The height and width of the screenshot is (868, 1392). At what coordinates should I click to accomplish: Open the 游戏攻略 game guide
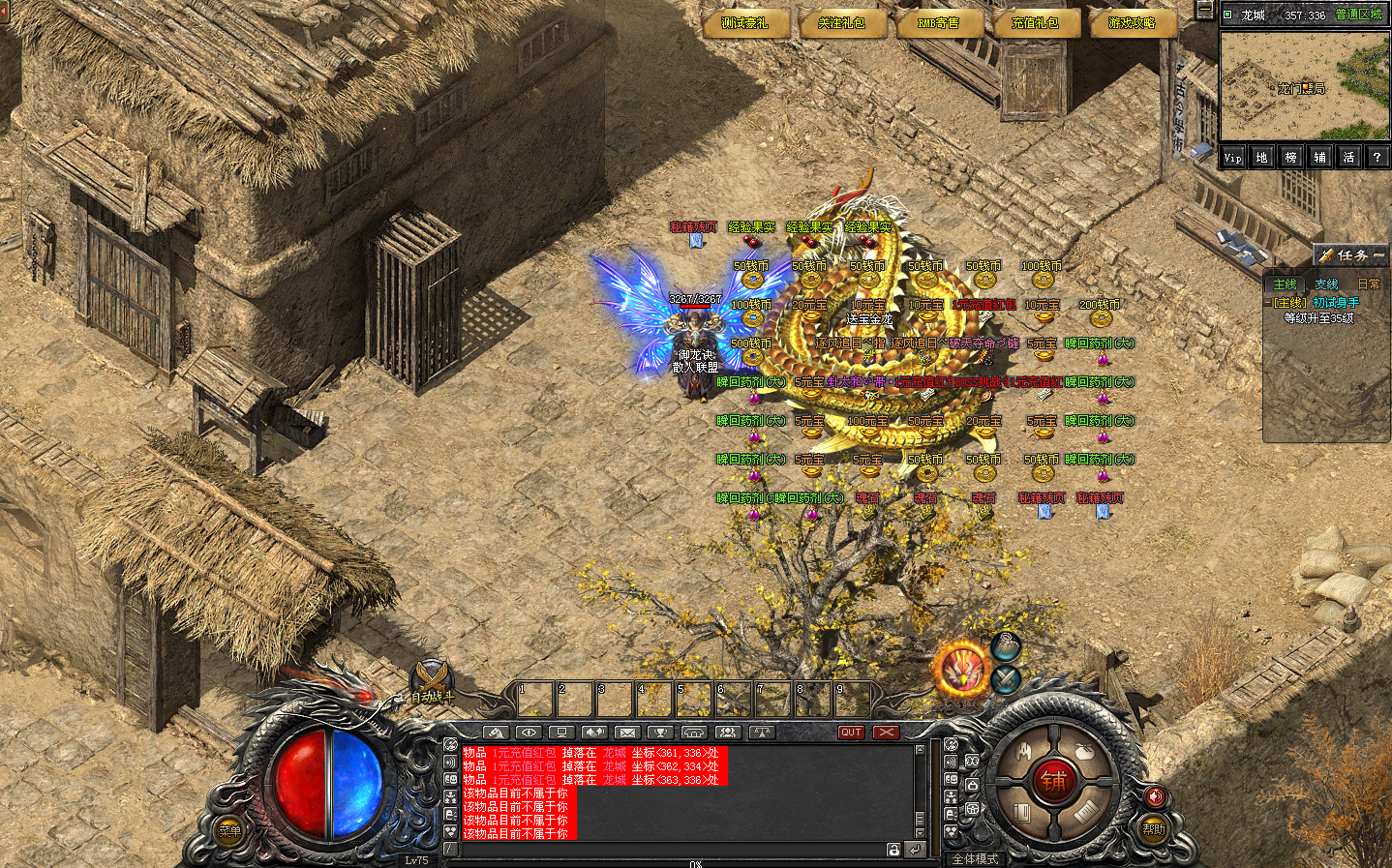[x=1132, y=23]
